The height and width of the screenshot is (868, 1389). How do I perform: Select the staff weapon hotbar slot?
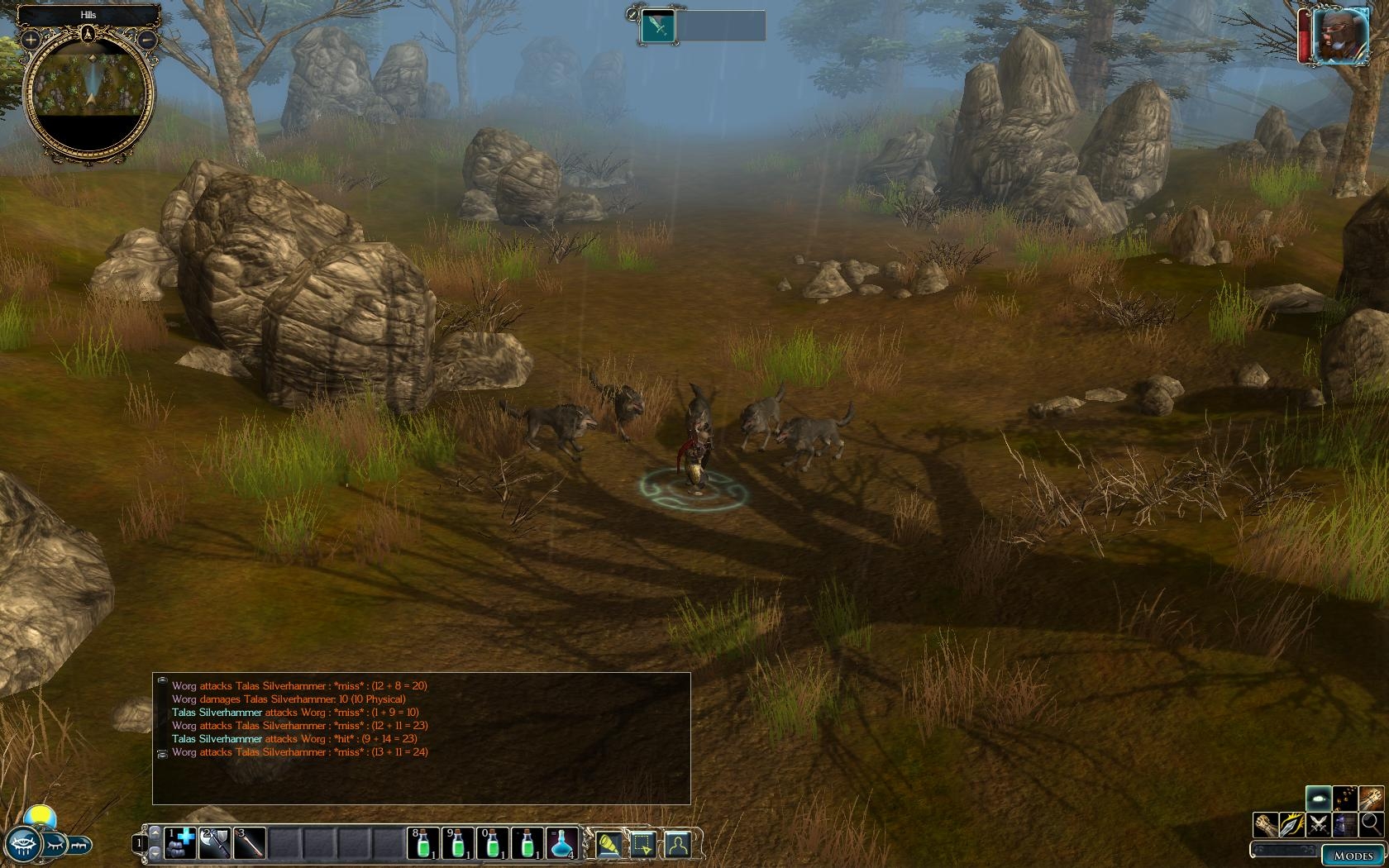pyautogui.click(x=250, y=843)
